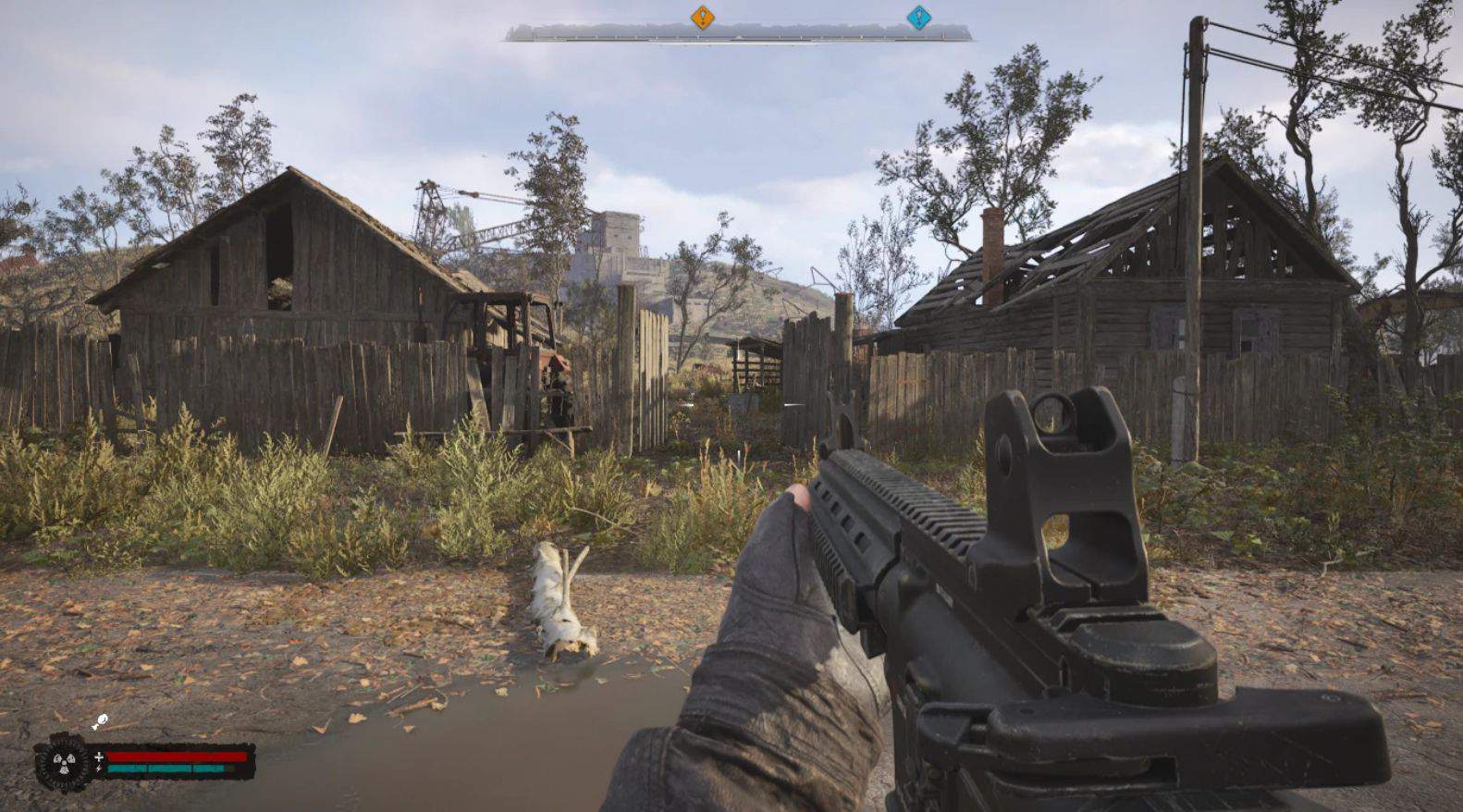Click the radiation trefoil status icon
This screenshot has height=812, width=1463.
click(x=62, y=763)
